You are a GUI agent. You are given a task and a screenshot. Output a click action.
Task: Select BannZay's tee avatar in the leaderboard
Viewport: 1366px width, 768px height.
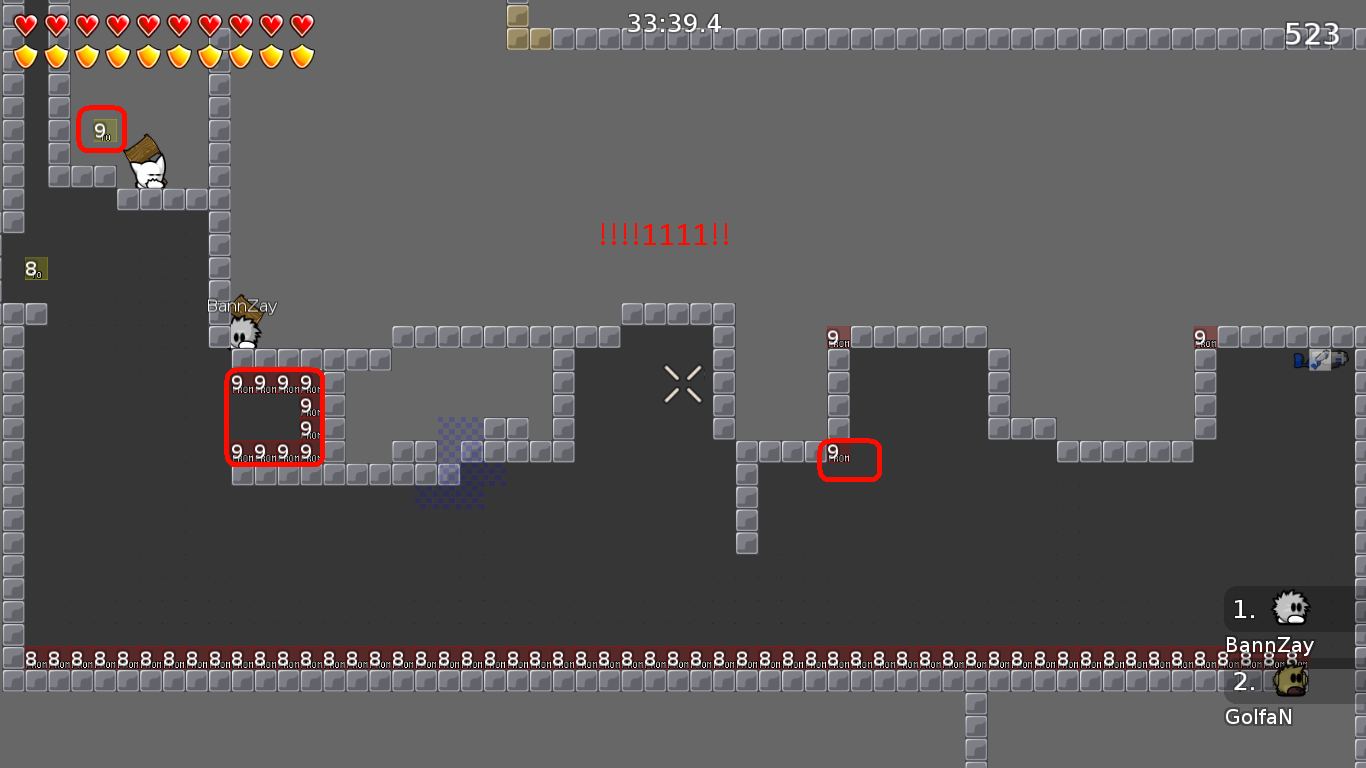tap(1291, 608)
